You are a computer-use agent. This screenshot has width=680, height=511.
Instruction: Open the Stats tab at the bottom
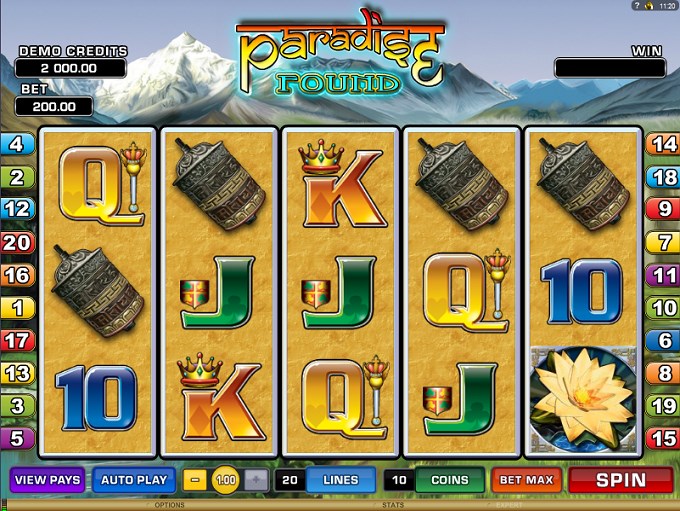tap(393, 505)
